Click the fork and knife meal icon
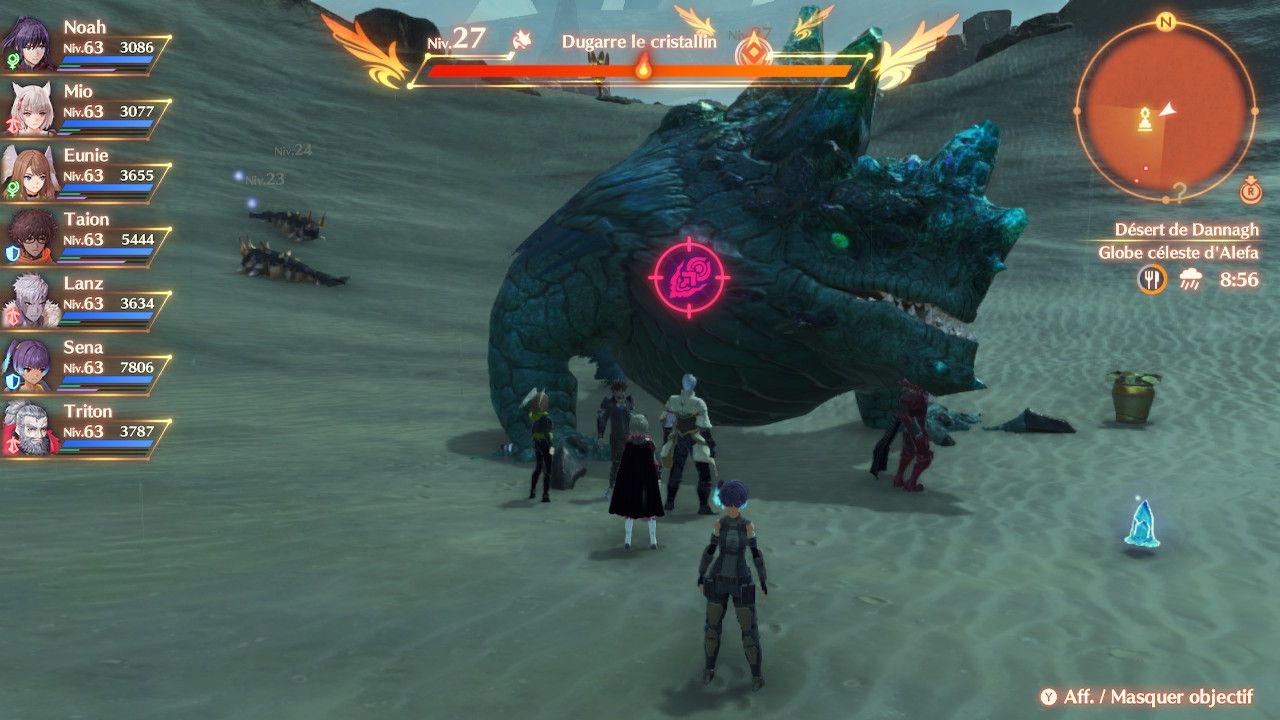This screenshot has height=720, width=1280. coord(1152,279)
